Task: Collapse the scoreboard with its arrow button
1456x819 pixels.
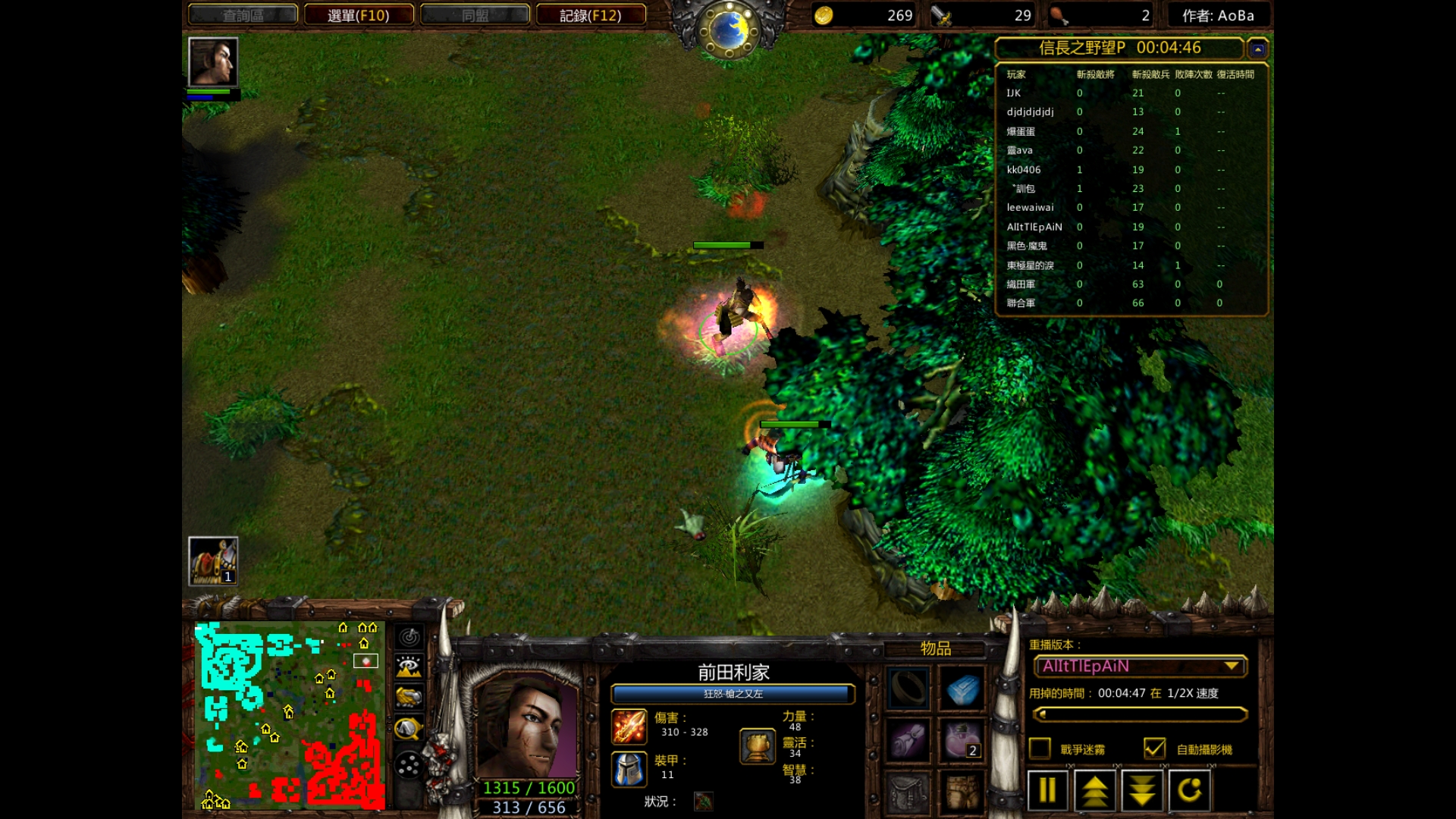Action: coord(1257,49)
